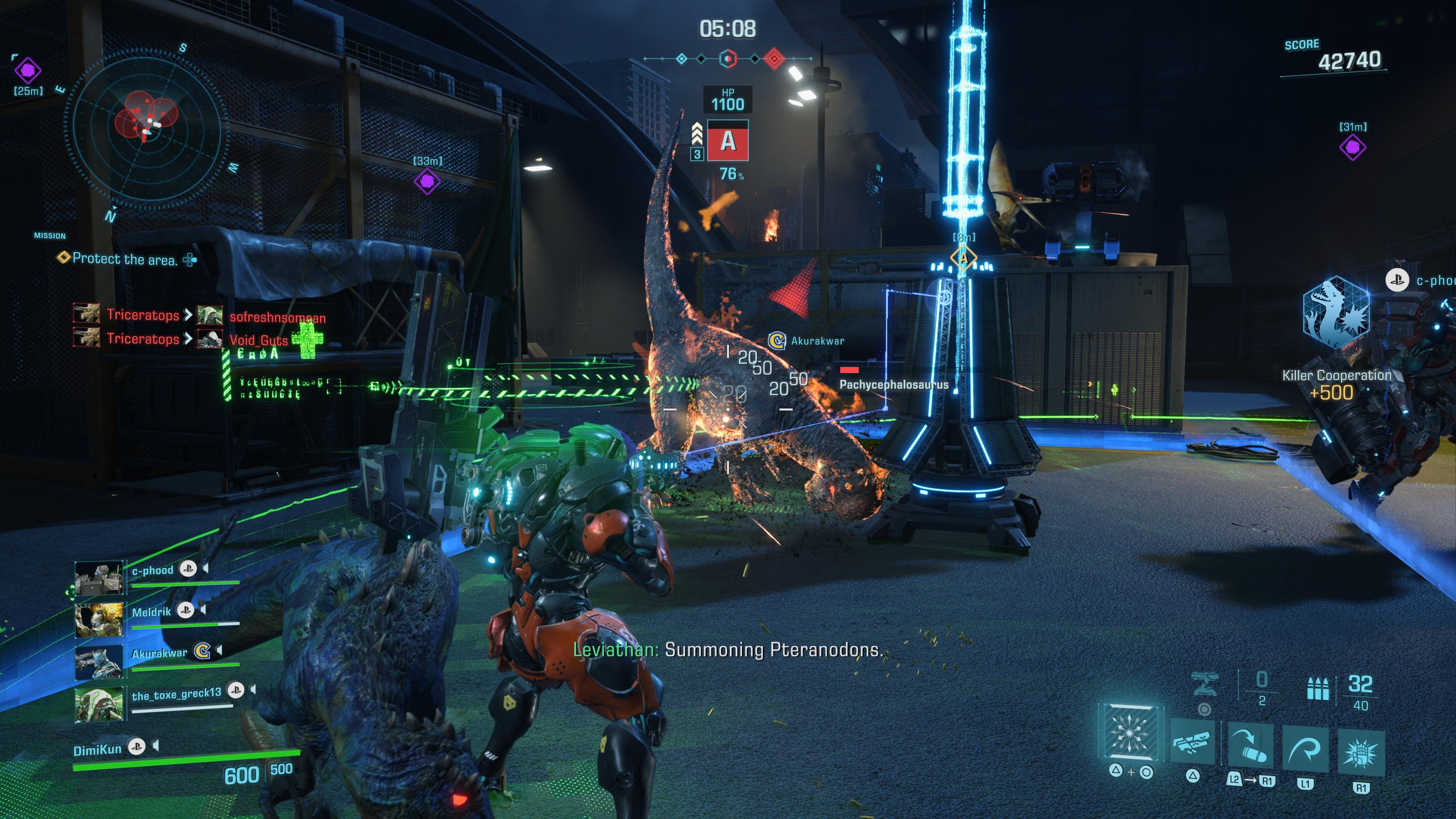This screenshot has height=819, width=1456.
Task: Select the purple 25m vortex waypoint marker
Action: (x=28, y=71)
